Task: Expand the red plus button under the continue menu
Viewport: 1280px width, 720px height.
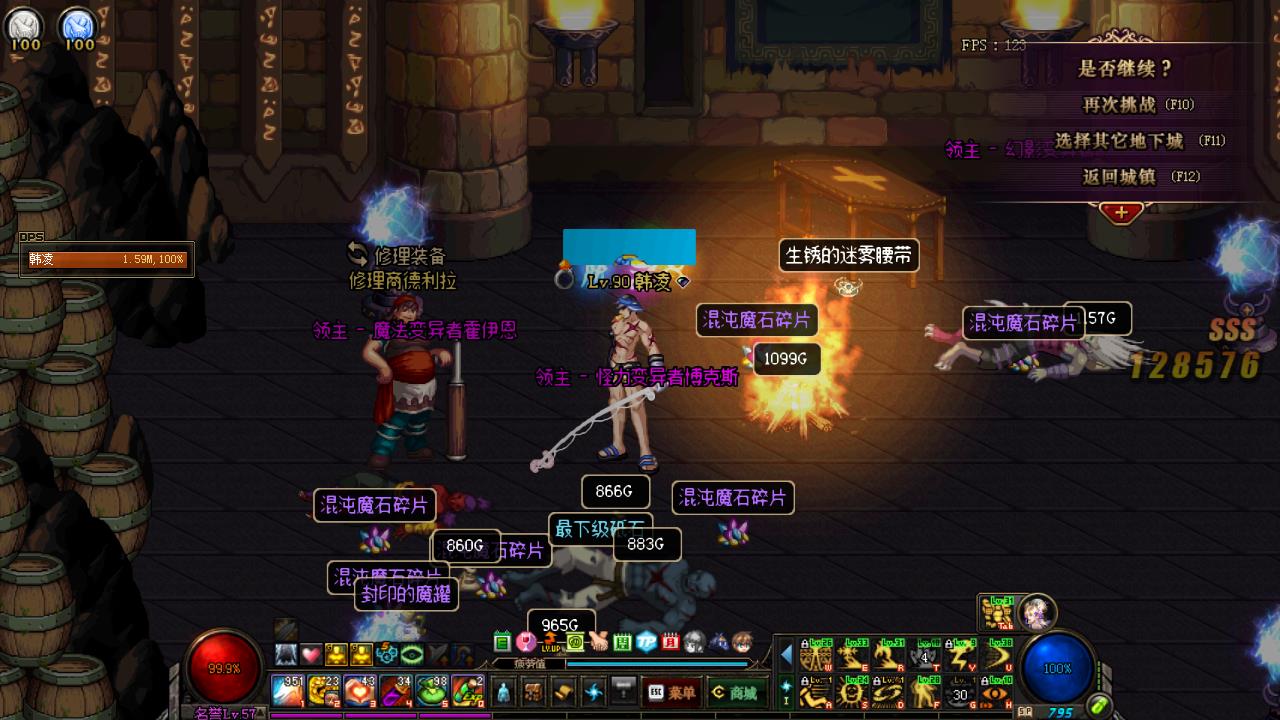Action: (x=1121, y=213)
